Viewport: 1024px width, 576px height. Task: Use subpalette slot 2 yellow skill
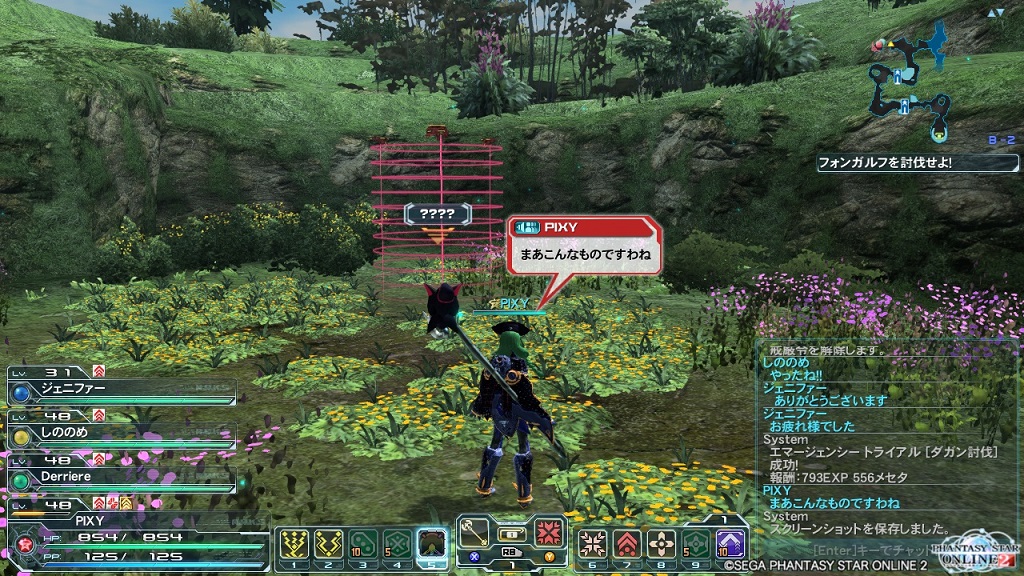coord(329,544)
